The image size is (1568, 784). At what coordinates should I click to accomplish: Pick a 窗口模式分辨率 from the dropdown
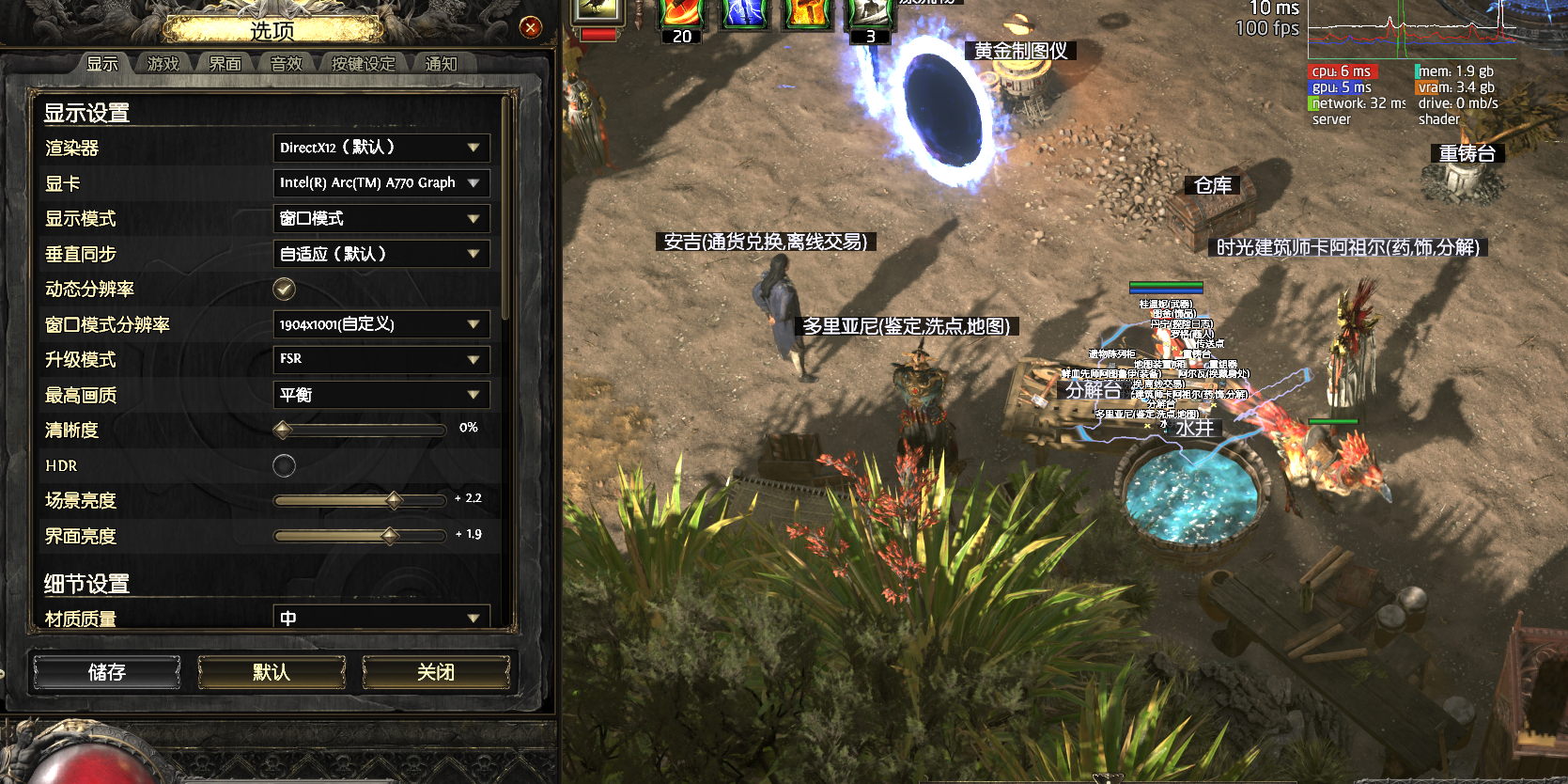(x=380, y=324)
